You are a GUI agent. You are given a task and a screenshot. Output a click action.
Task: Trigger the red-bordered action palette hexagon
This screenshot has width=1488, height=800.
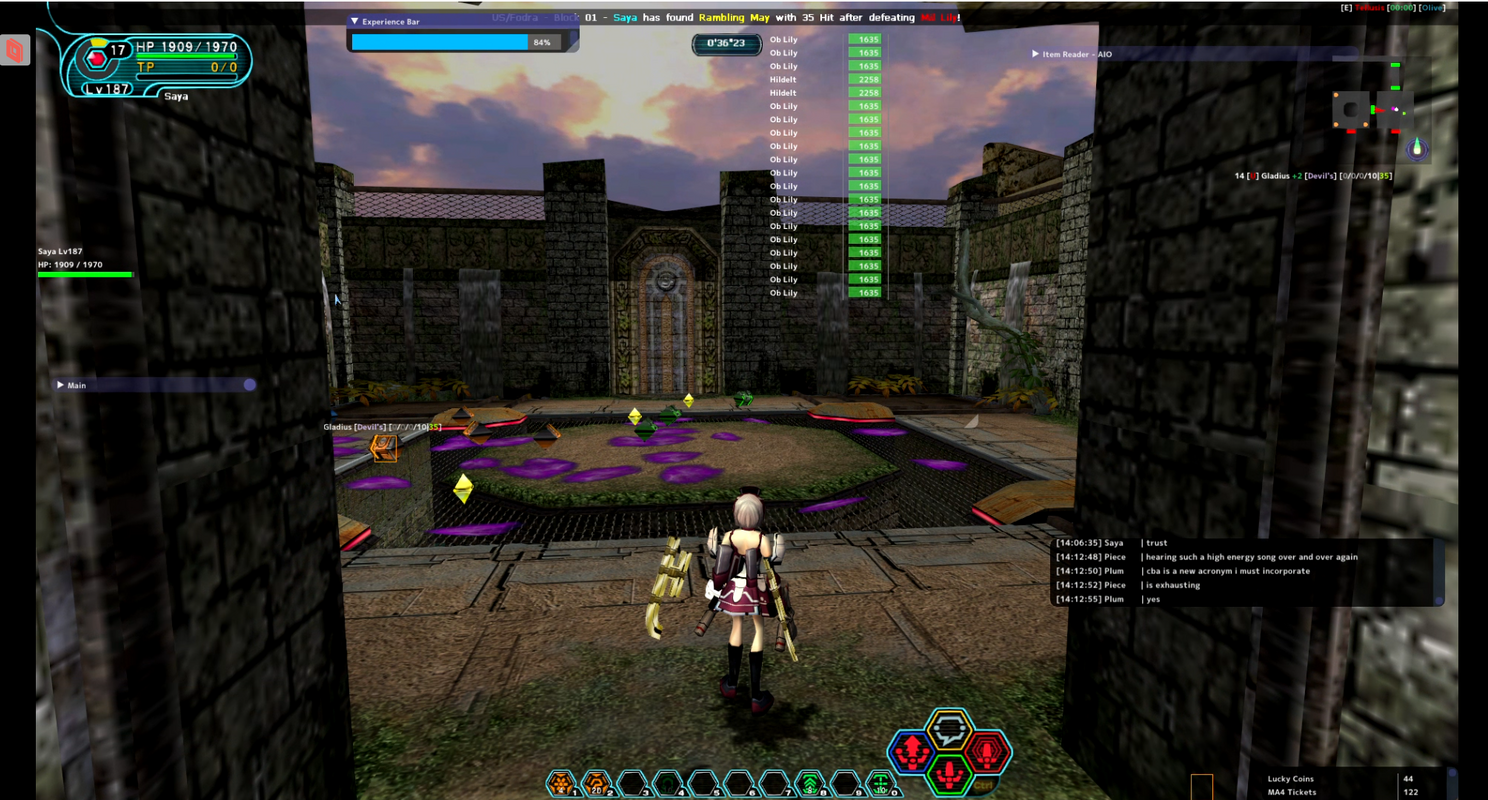pyautogui.click(x=987, y=752)
